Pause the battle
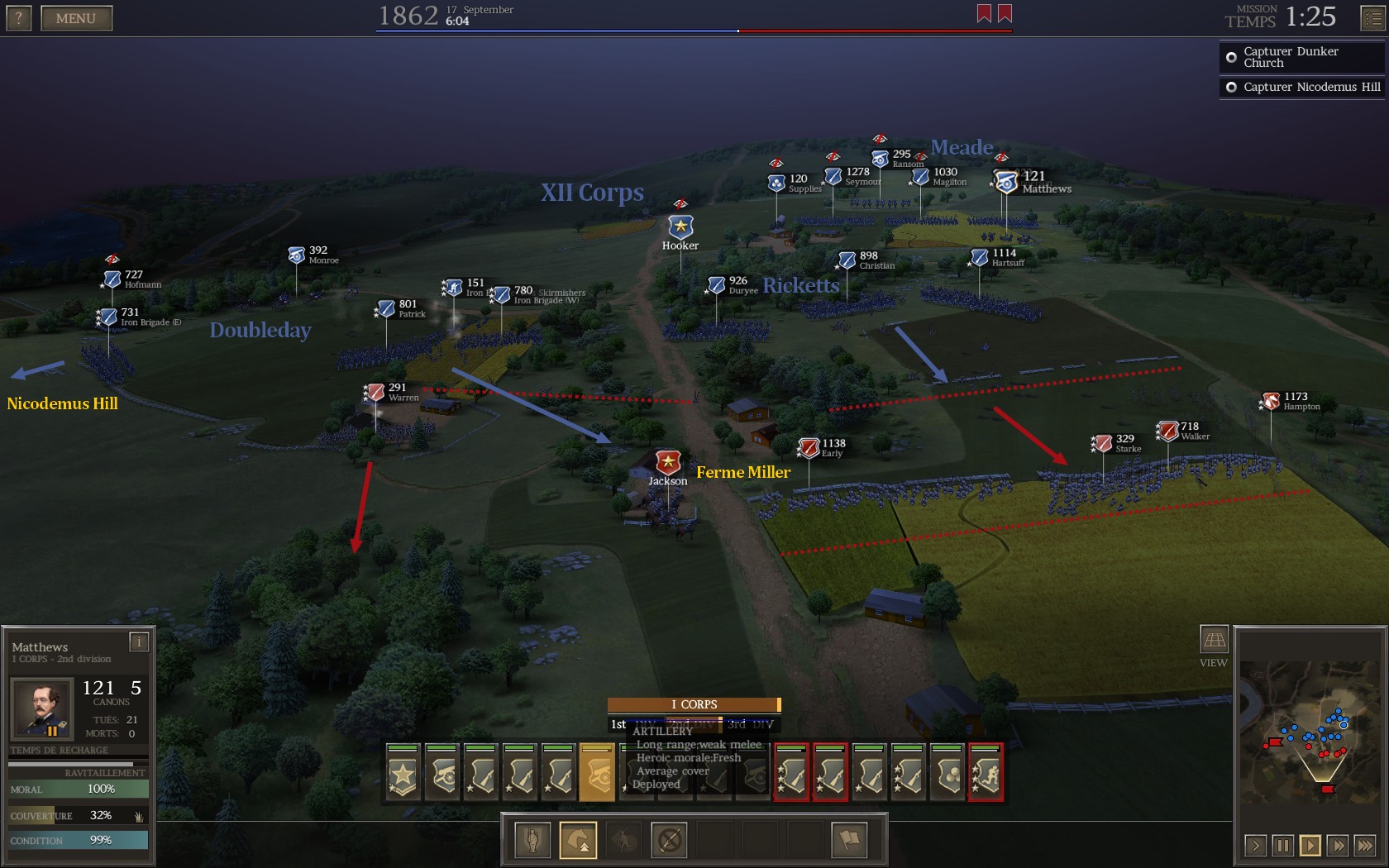This screenshot has width=1389, height=868. click(x=1282, y=845)
